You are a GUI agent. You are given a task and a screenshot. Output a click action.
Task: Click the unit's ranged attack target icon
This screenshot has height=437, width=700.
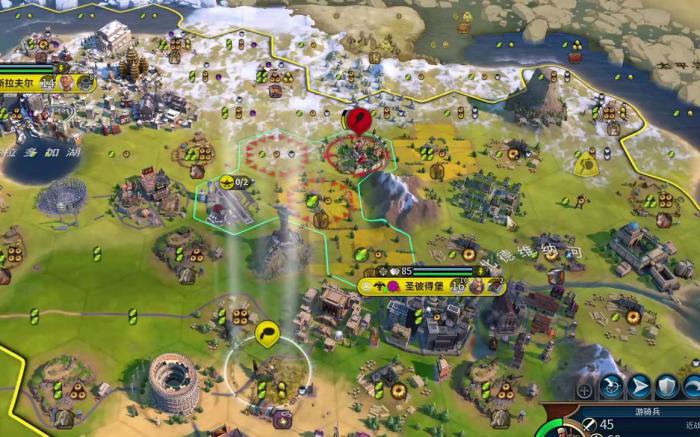tap(612, 387)
